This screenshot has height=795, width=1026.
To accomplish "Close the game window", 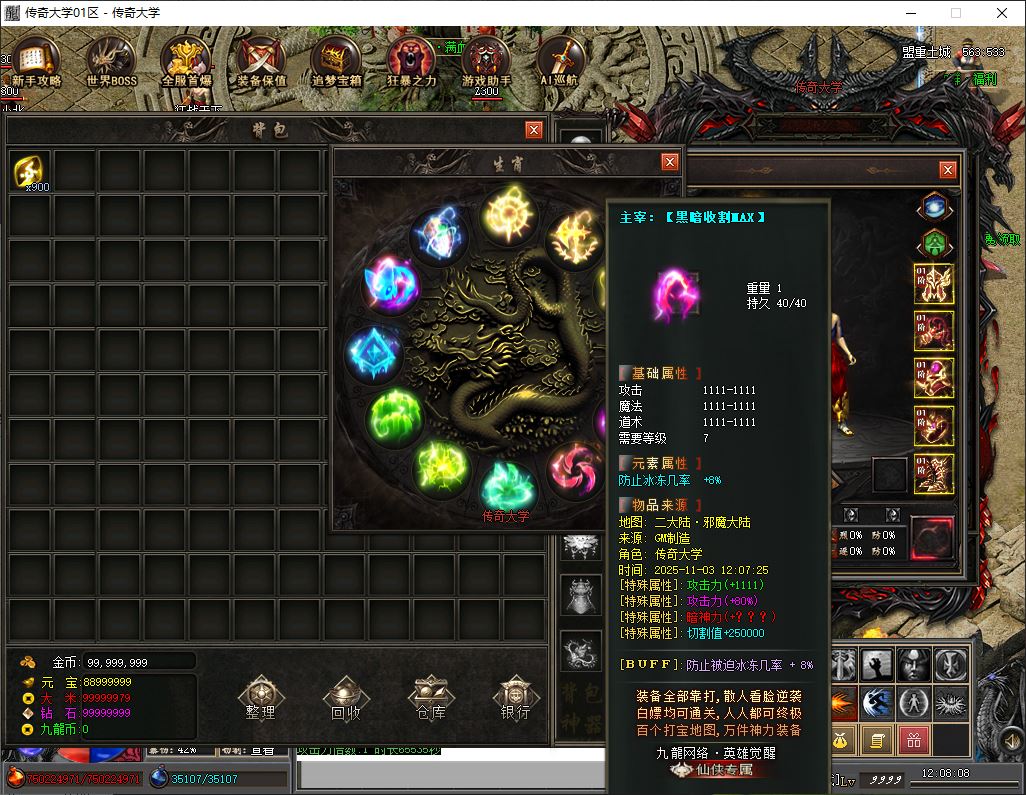I will click(1002, 13).
